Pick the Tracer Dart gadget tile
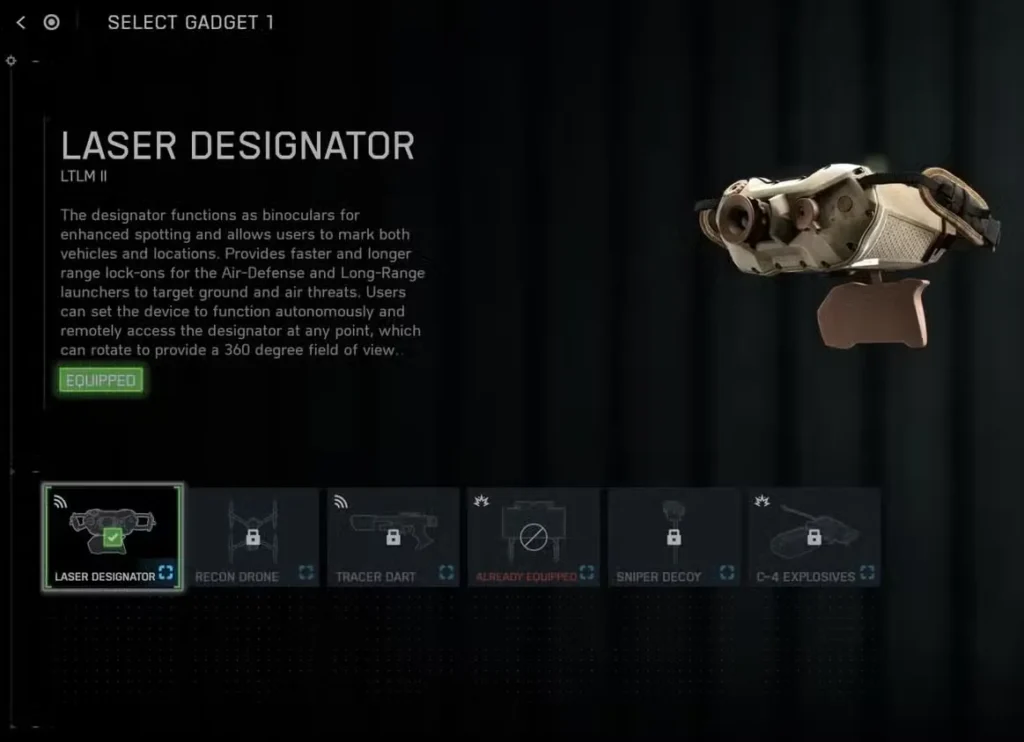Screen dimensions: 1024x742 click(393, 537)
